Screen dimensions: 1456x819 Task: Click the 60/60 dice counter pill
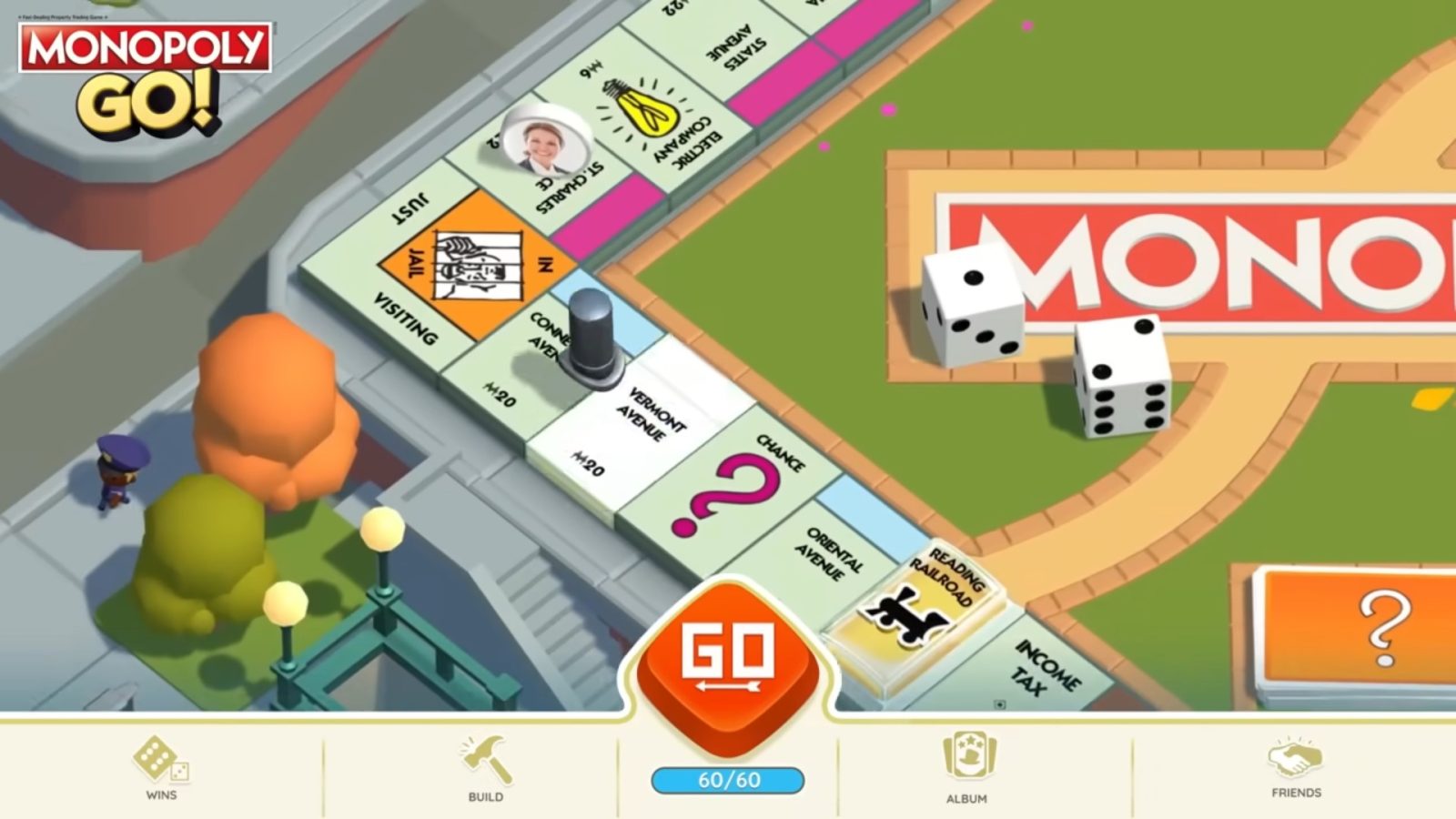731,778
